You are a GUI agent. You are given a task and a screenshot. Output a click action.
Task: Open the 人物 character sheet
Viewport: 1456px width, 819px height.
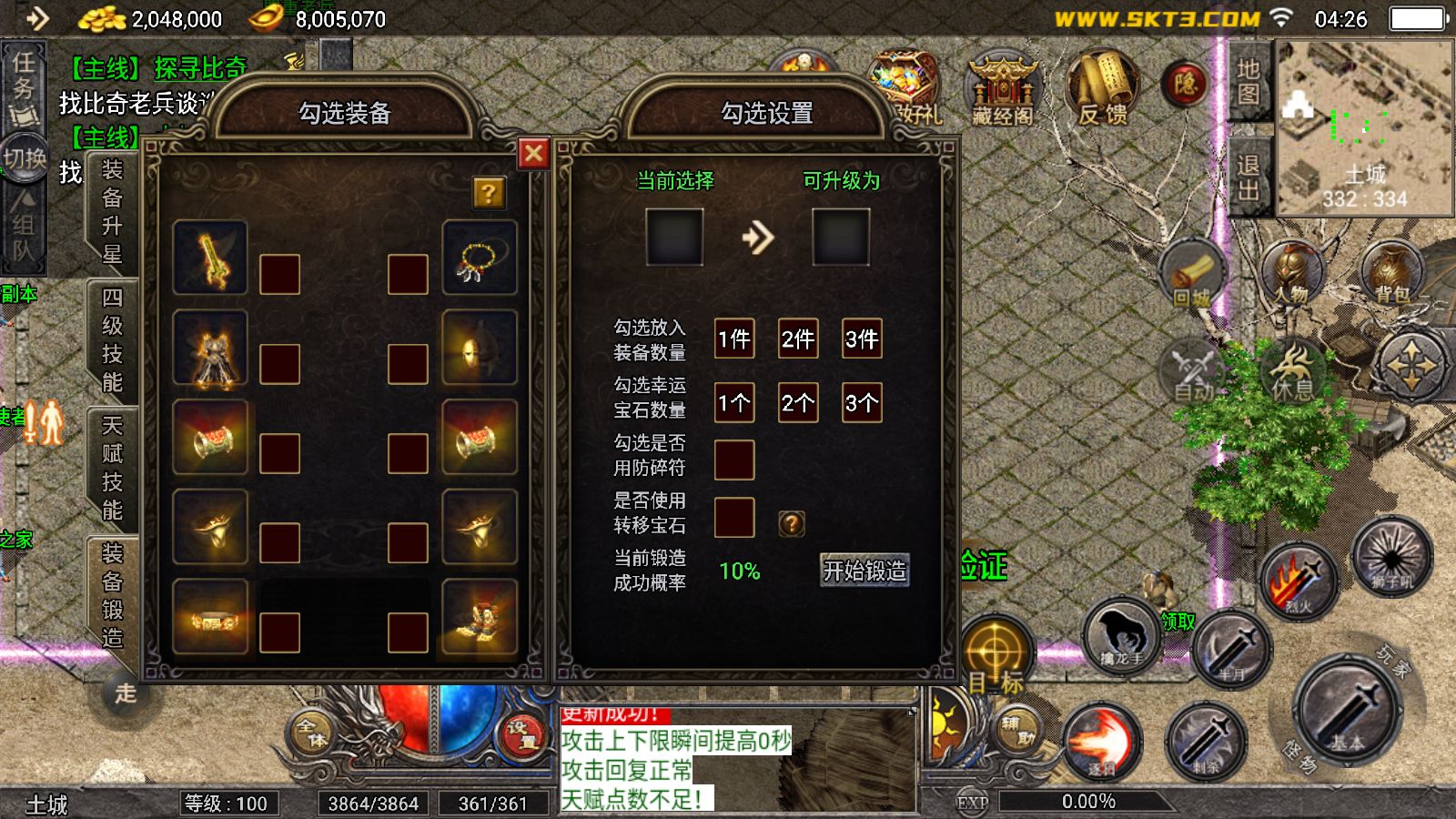click(1292, 272)
